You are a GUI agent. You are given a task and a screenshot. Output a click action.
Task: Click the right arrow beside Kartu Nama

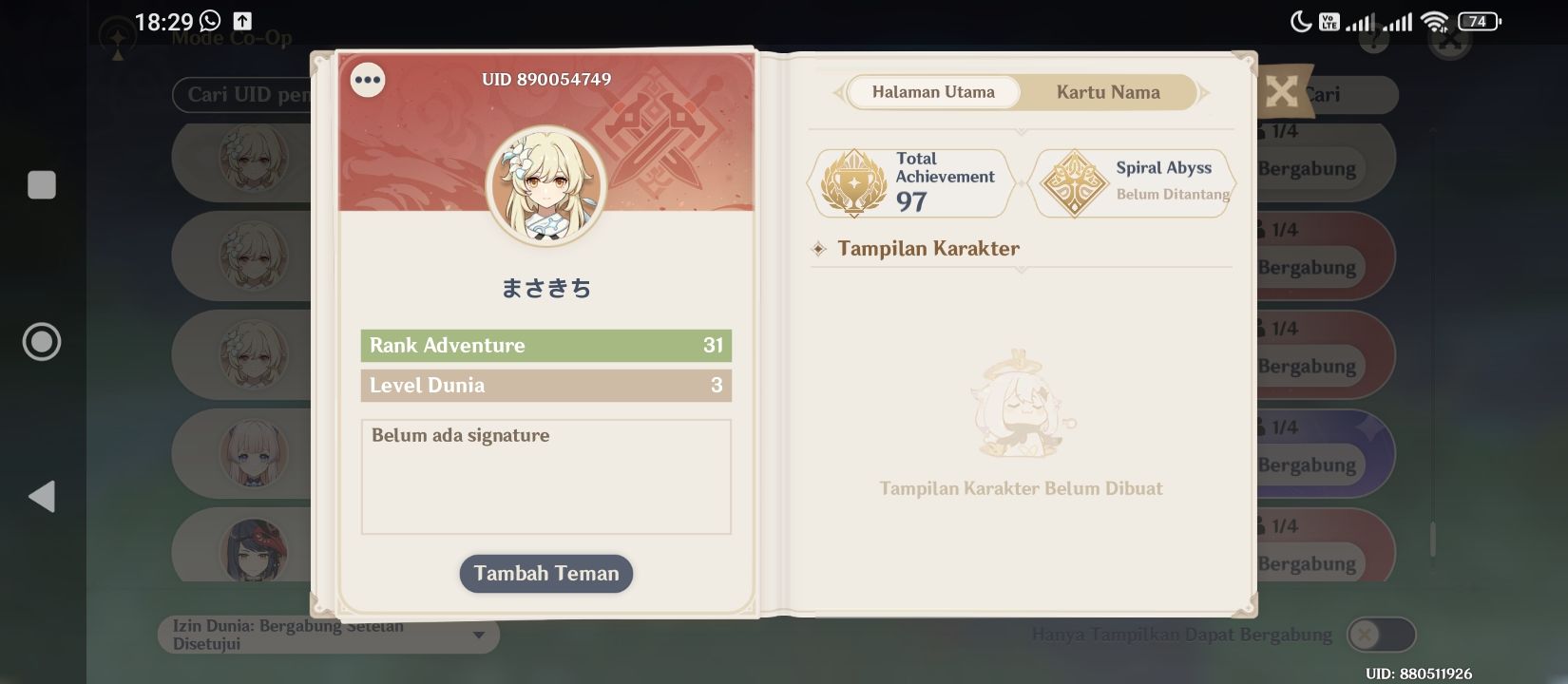1206,92
